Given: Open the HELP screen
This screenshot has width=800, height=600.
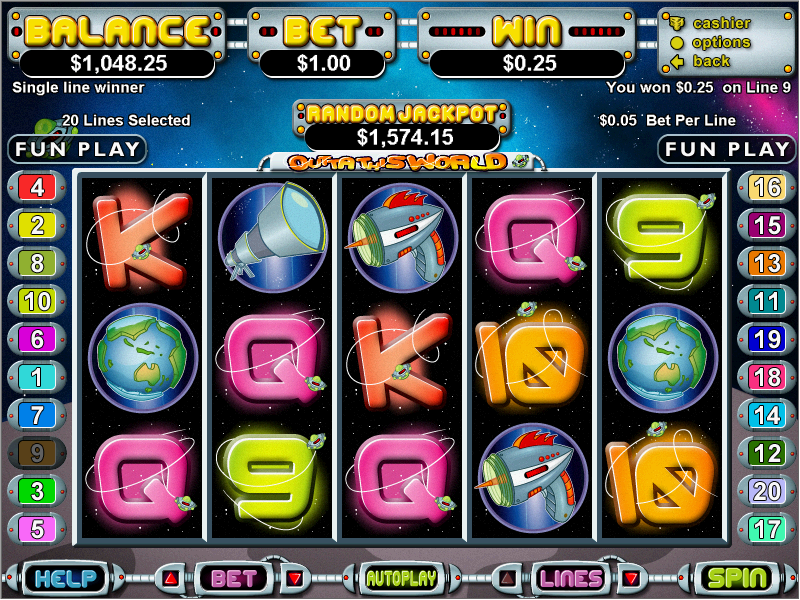Looking at the screenshot, I should [62, 578].
